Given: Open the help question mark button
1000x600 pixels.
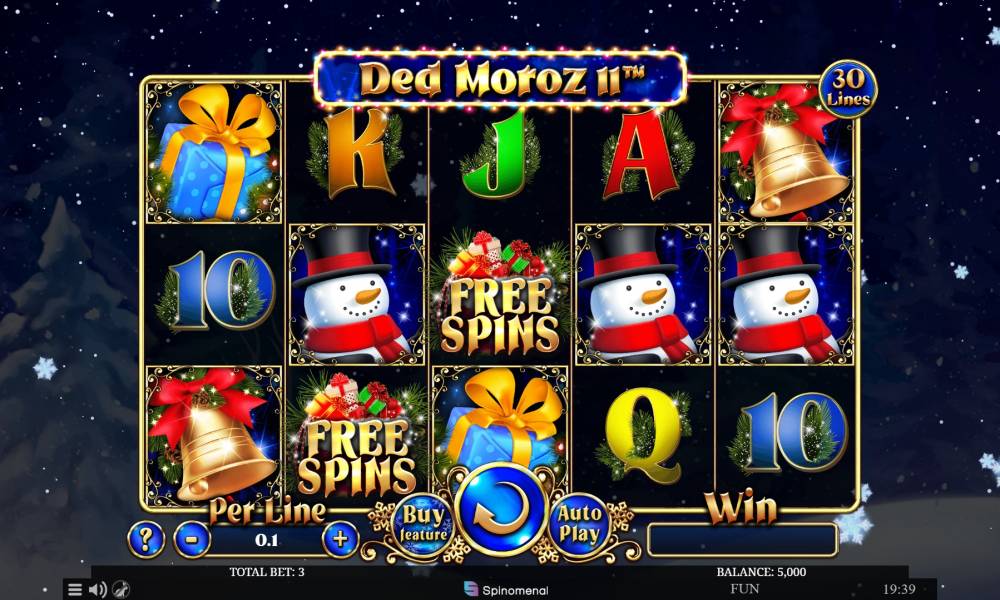Looking at the screenshot, I should coord(146,540).
